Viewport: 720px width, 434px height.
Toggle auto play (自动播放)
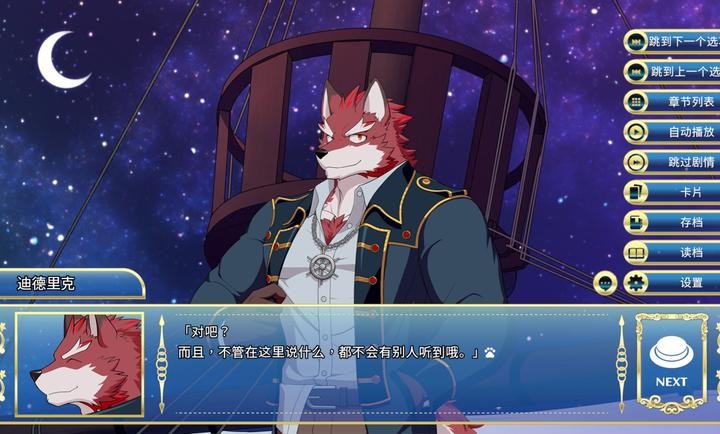tap(673, 131)
